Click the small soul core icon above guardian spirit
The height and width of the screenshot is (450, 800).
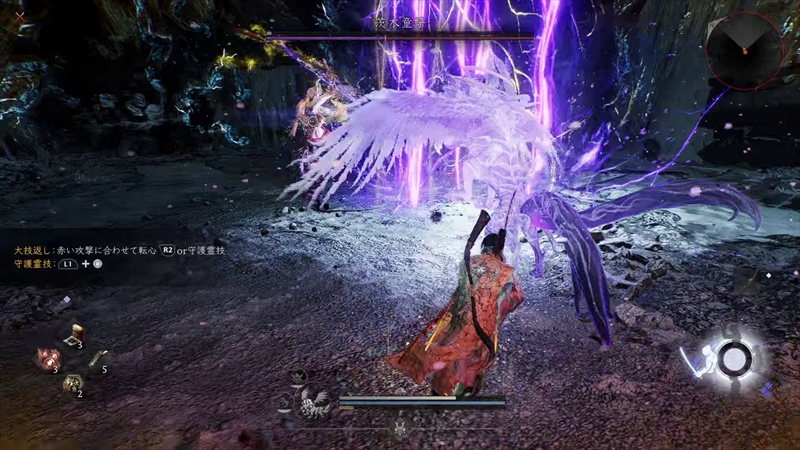(x=298, y=377)
